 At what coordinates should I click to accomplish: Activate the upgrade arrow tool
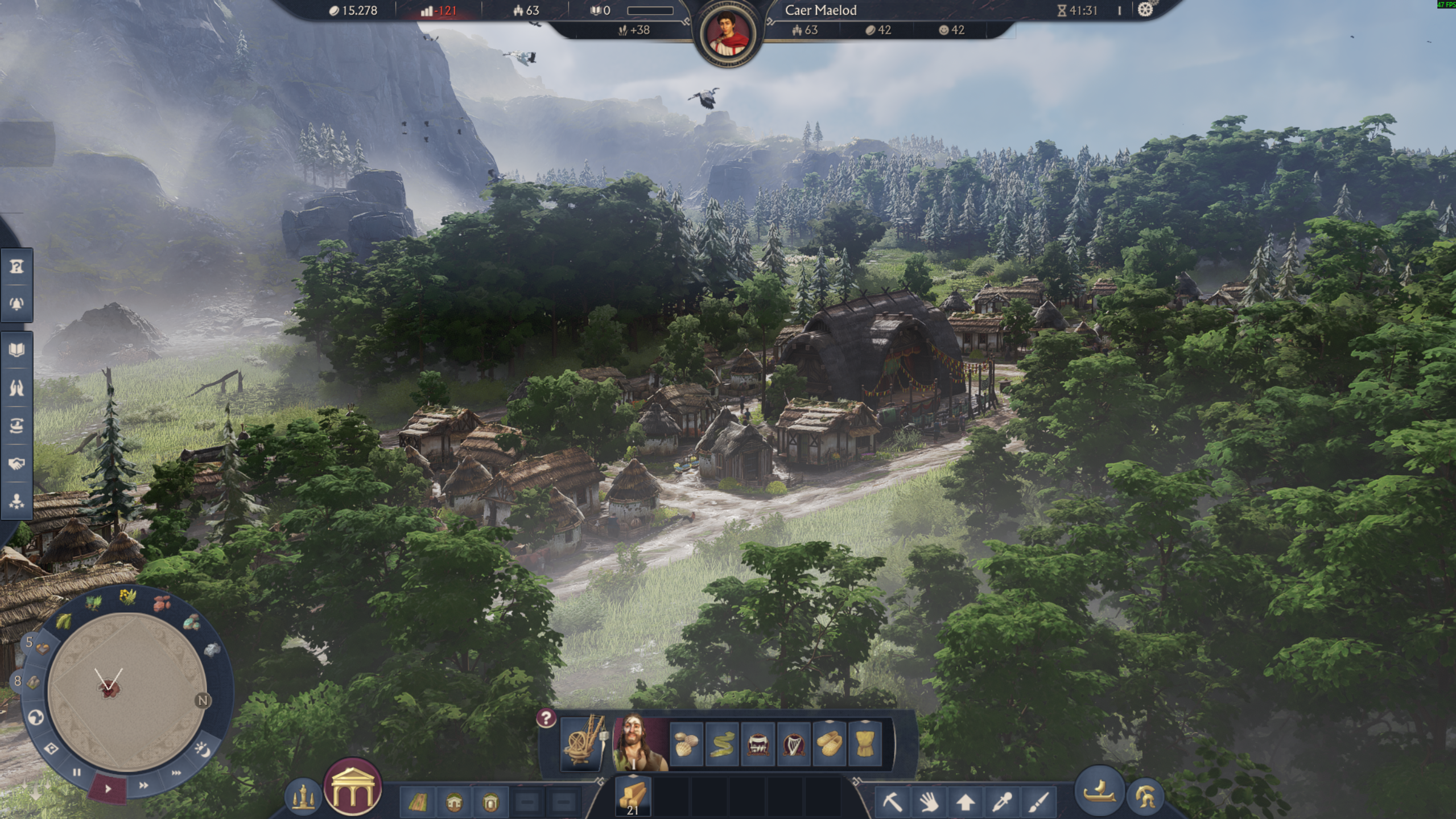click(x=965, y=802)
